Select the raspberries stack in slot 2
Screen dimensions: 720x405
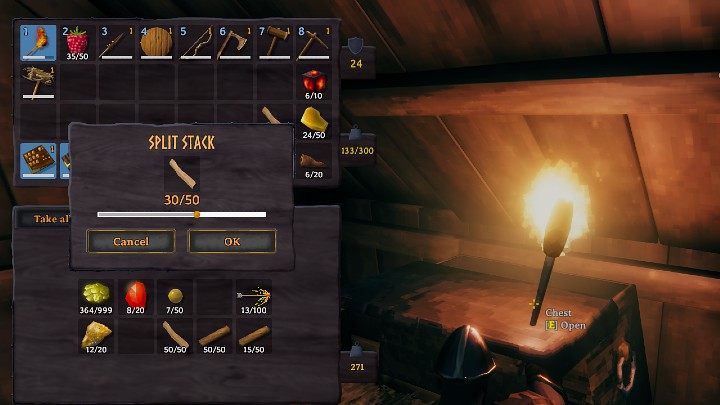point(77,44)
